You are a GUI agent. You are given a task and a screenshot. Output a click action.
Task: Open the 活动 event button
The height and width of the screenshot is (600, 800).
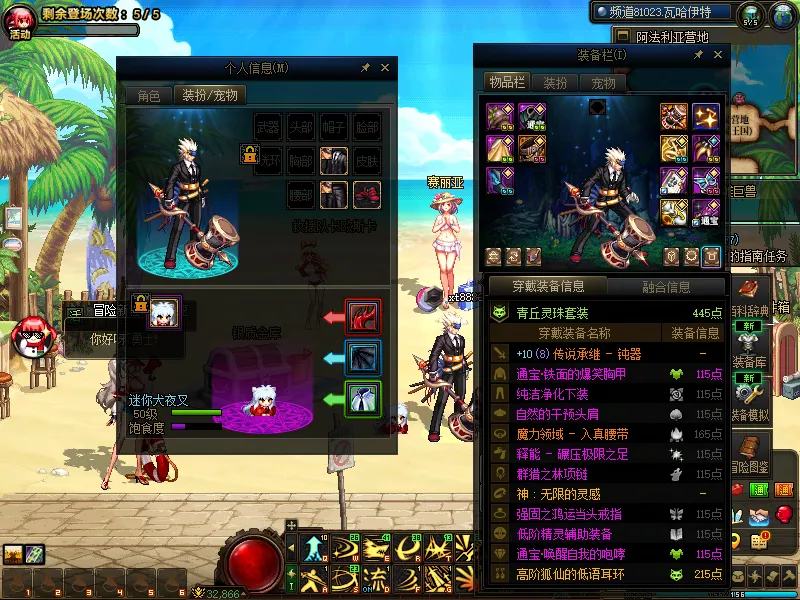pyautogui.click(x=20, y=20)
